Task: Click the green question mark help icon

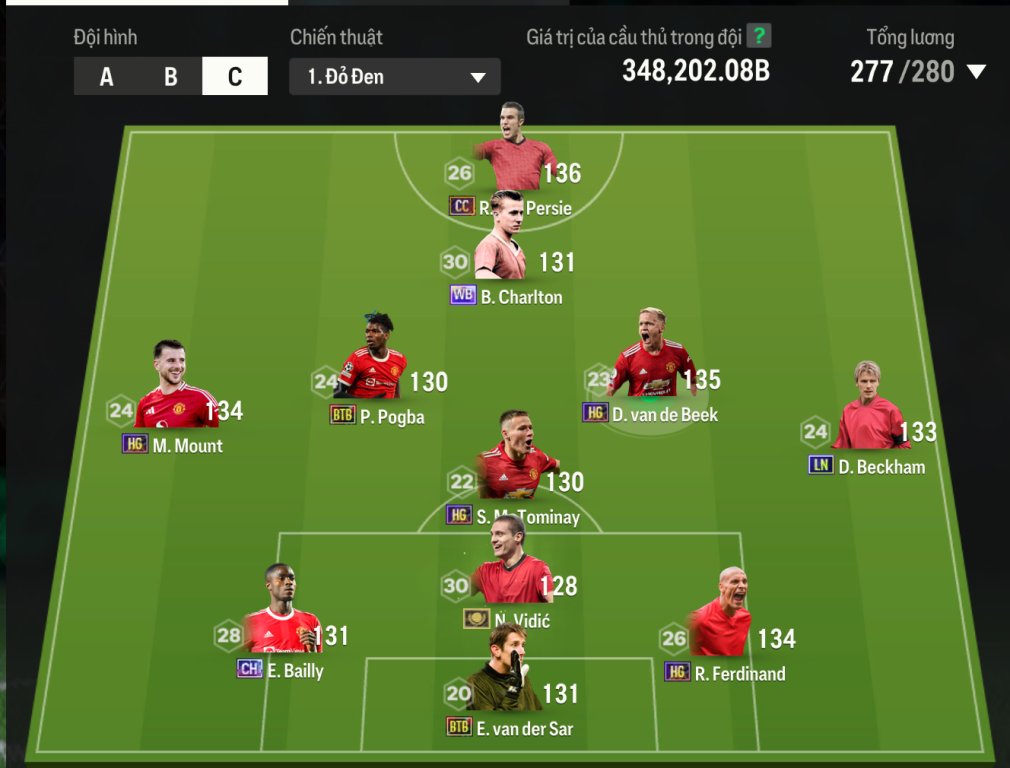Action: click(x=760, y=37)
